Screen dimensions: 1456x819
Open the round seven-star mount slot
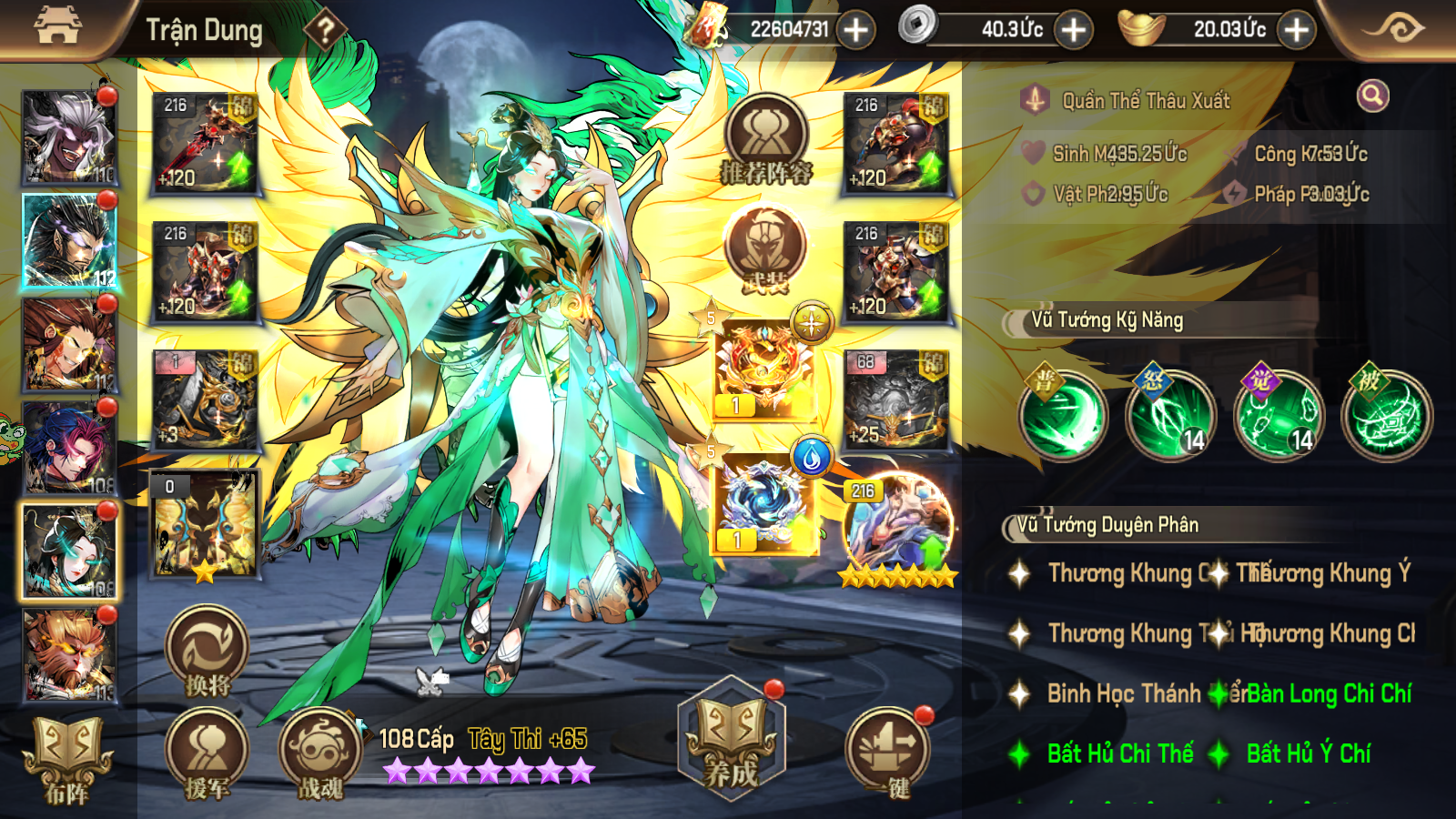click(x=897, y=530)
